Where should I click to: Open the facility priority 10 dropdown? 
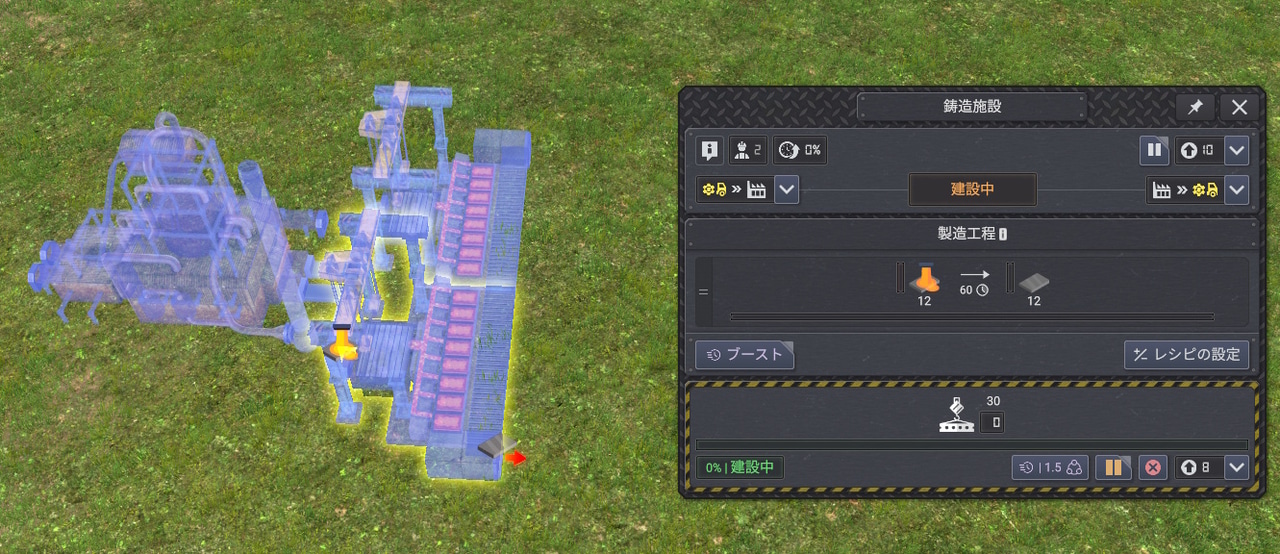pos(1237,151)
